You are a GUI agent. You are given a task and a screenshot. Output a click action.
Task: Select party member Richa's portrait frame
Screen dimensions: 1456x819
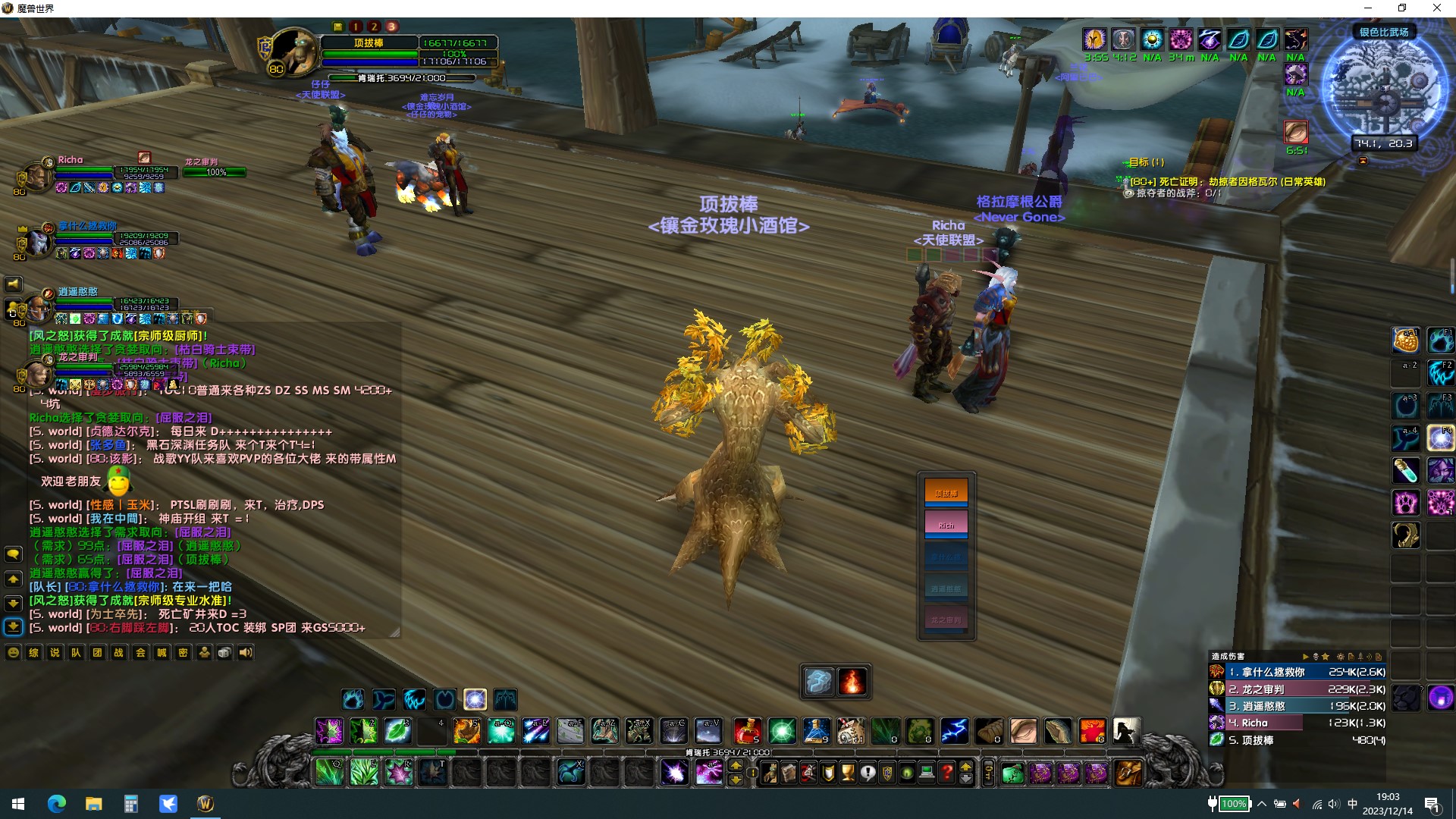point(38,177)
